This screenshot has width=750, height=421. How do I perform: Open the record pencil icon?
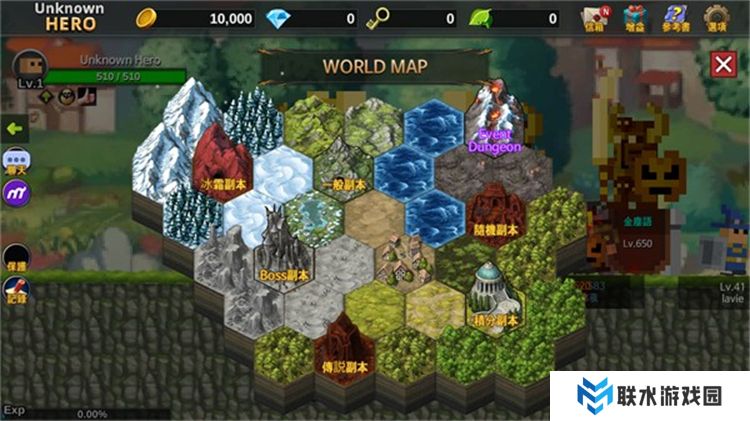[x=16, y=290]
